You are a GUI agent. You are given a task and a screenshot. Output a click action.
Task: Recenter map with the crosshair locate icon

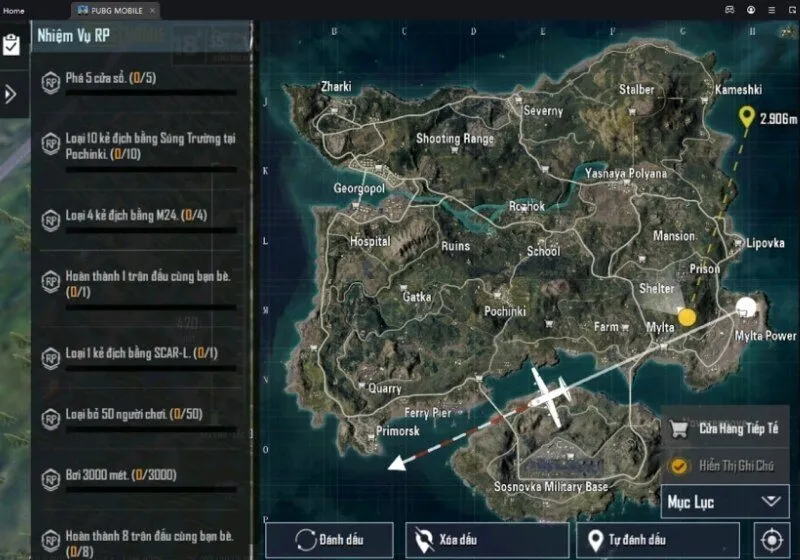coord(772,541)
